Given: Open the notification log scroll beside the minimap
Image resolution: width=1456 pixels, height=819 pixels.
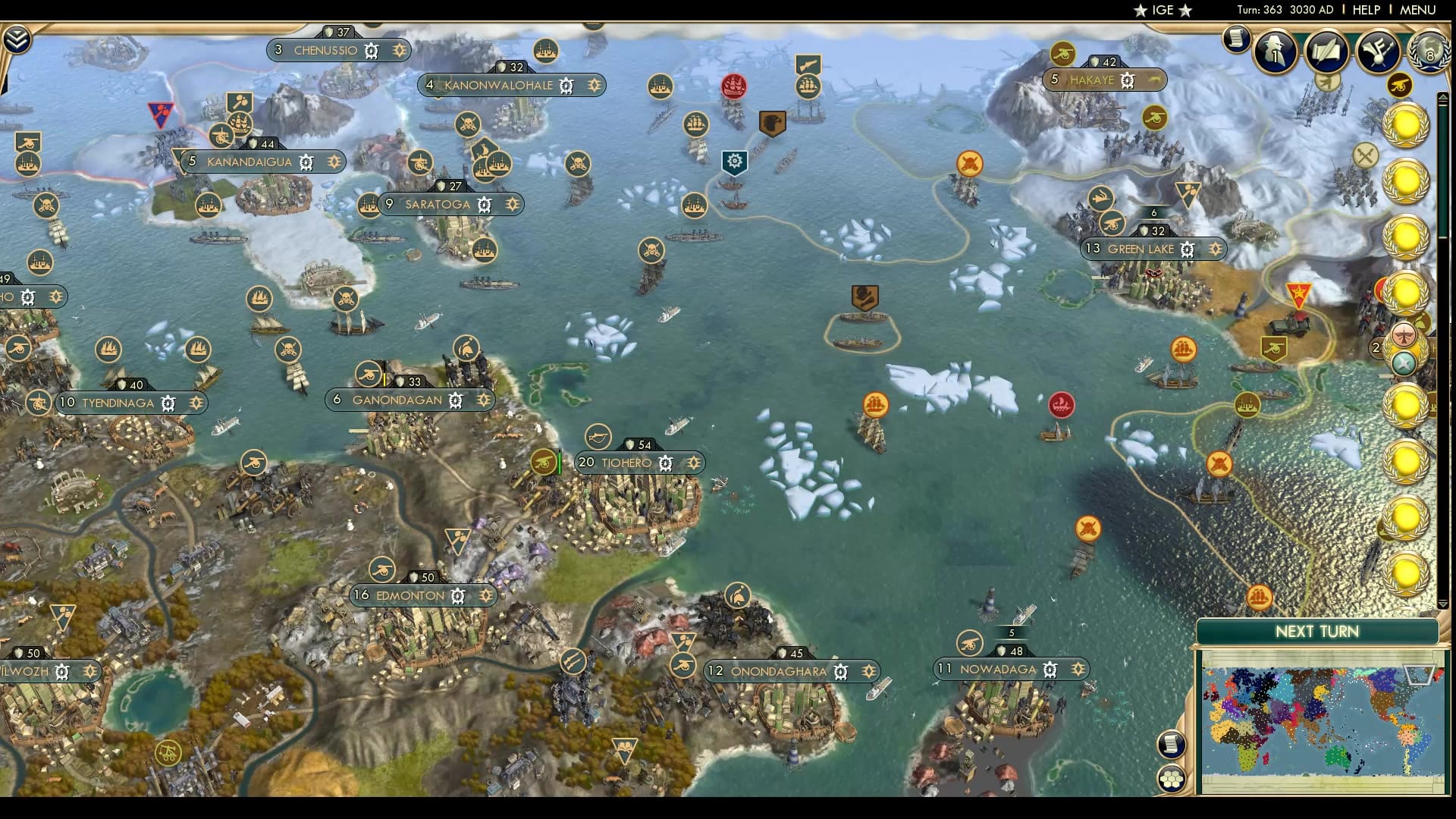Looking at the screenshot, I should point(1170,745).
